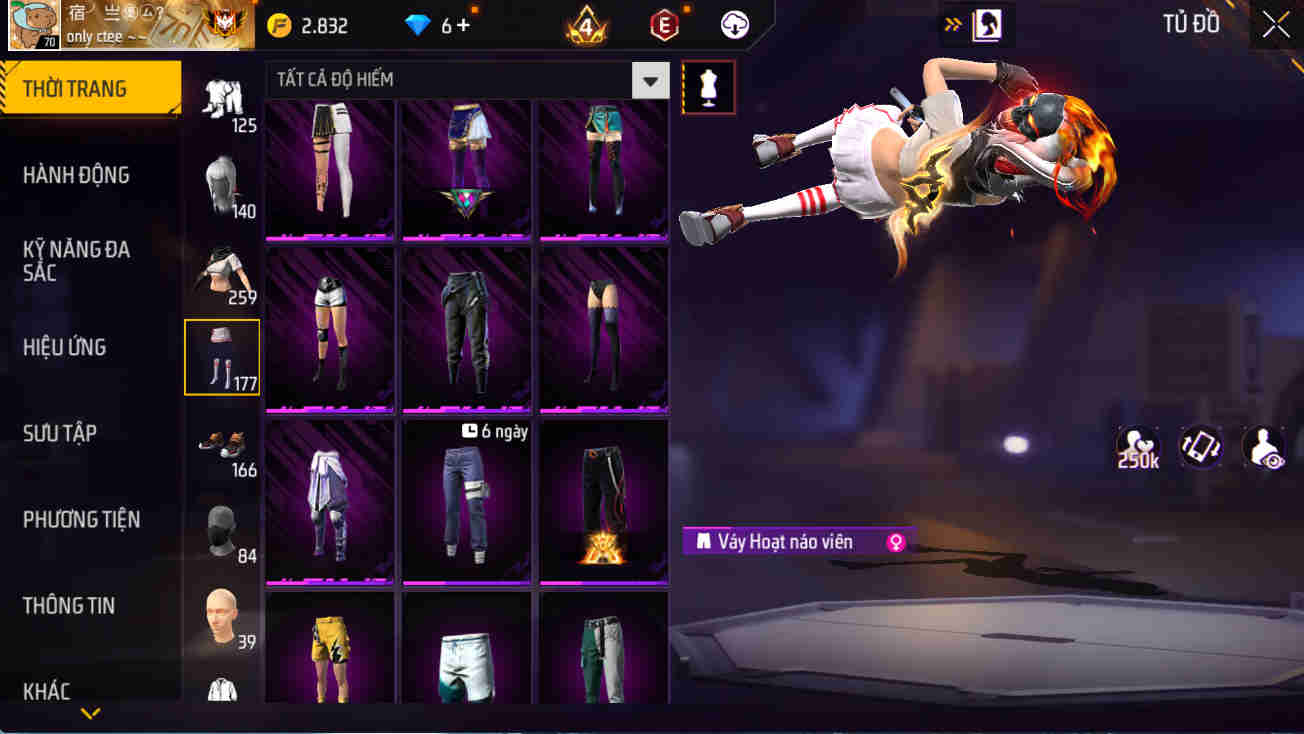
Task: Select the socks category icon showing 177 items
Action: [221, 357]
